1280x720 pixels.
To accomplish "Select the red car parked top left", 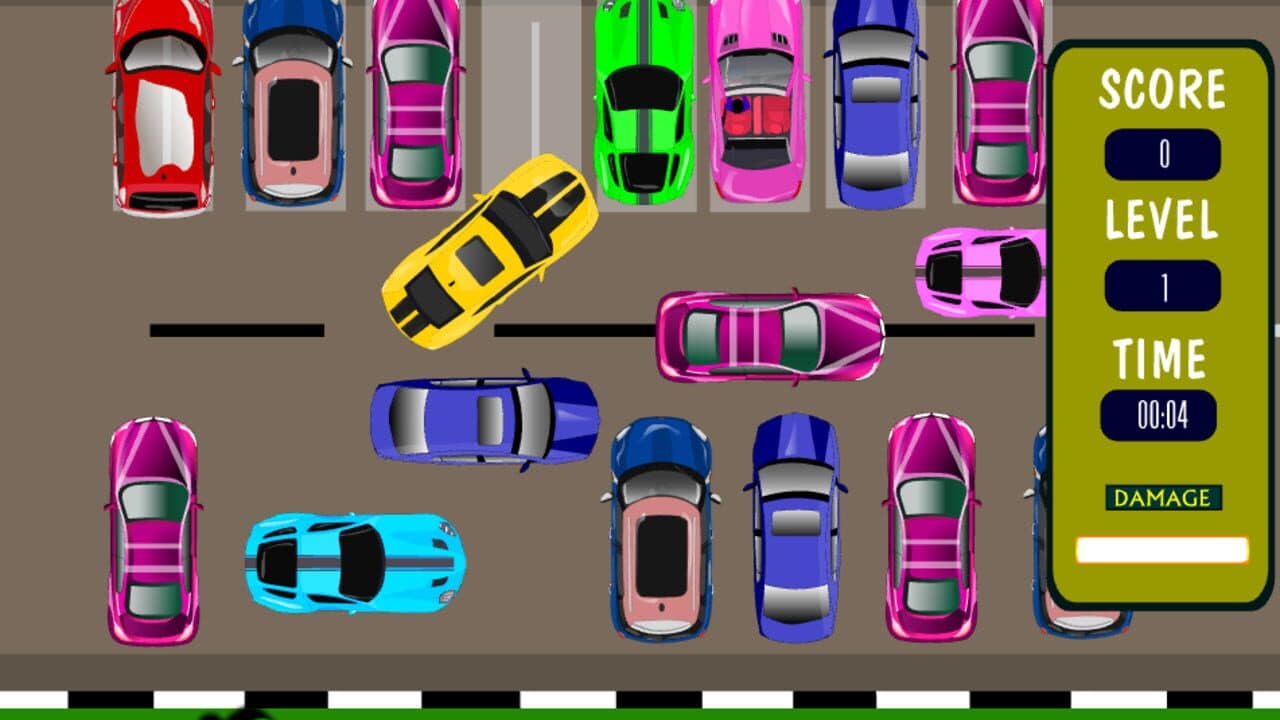I will pyautogui.click(x=160, y=110).
